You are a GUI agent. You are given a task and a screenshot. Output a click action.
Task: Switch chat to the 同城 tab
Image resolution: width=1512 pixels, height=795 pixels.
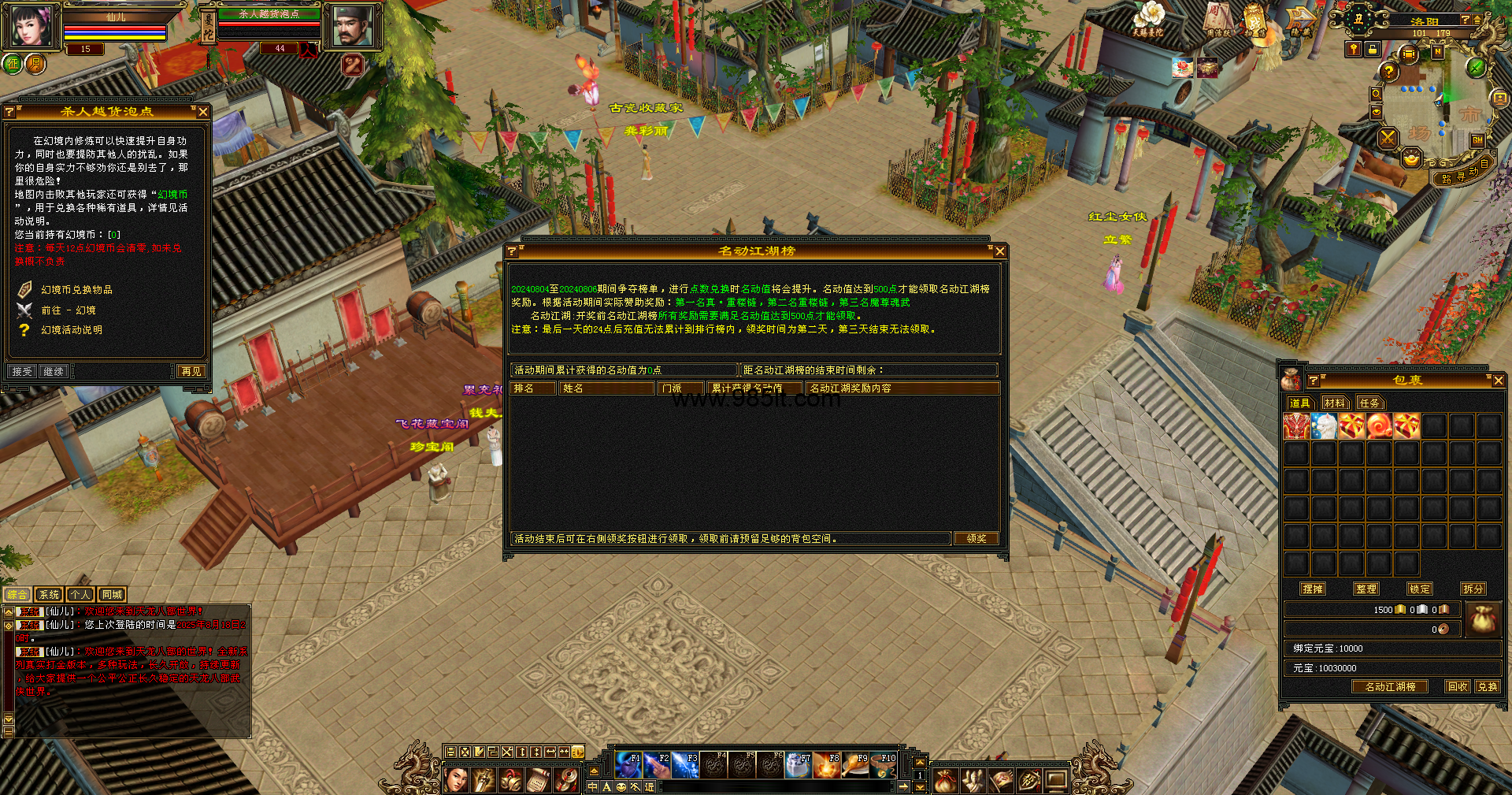click(112, 595)
